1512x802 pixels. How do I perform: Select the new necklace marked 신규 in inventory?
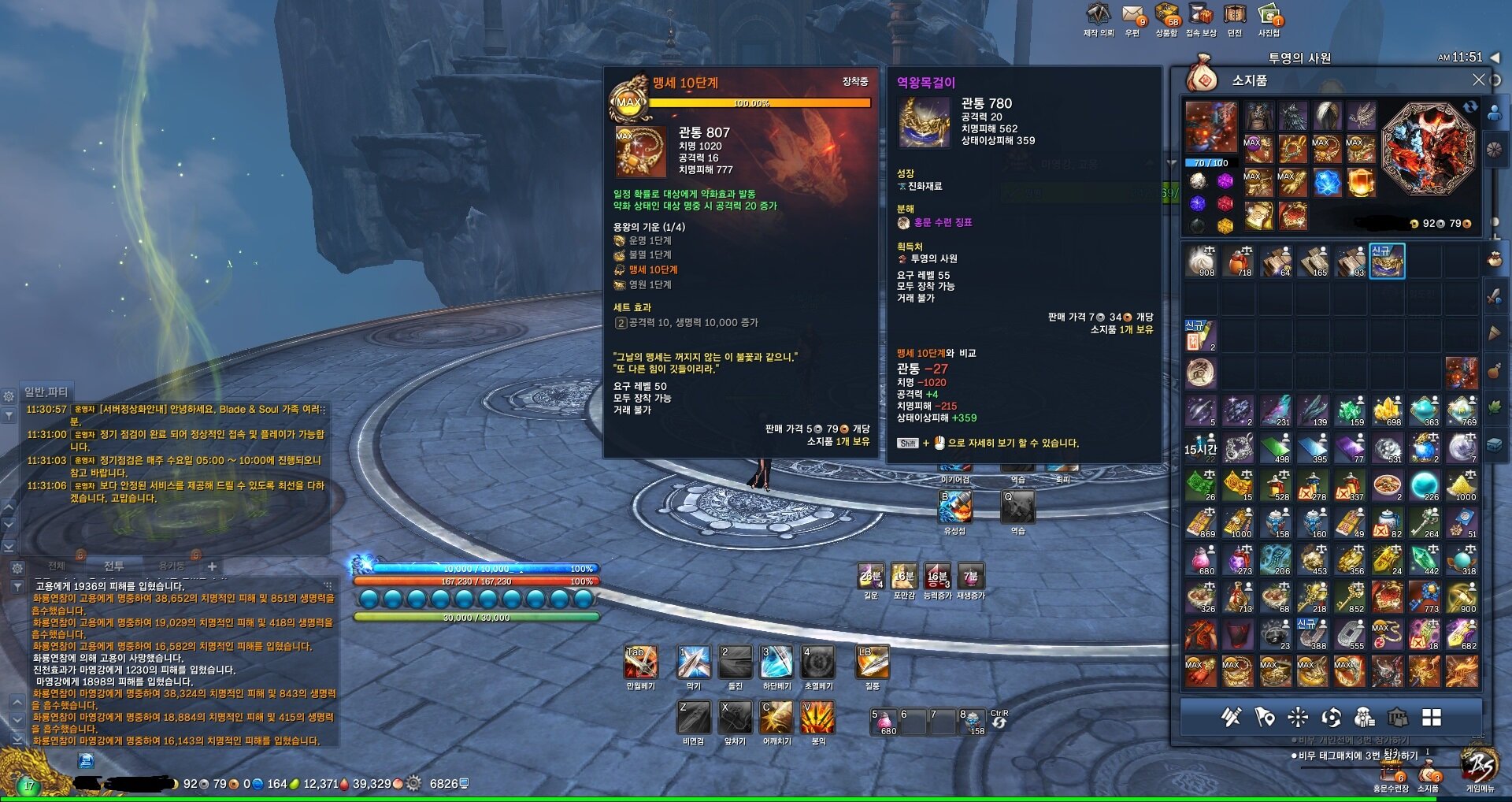1387,261
